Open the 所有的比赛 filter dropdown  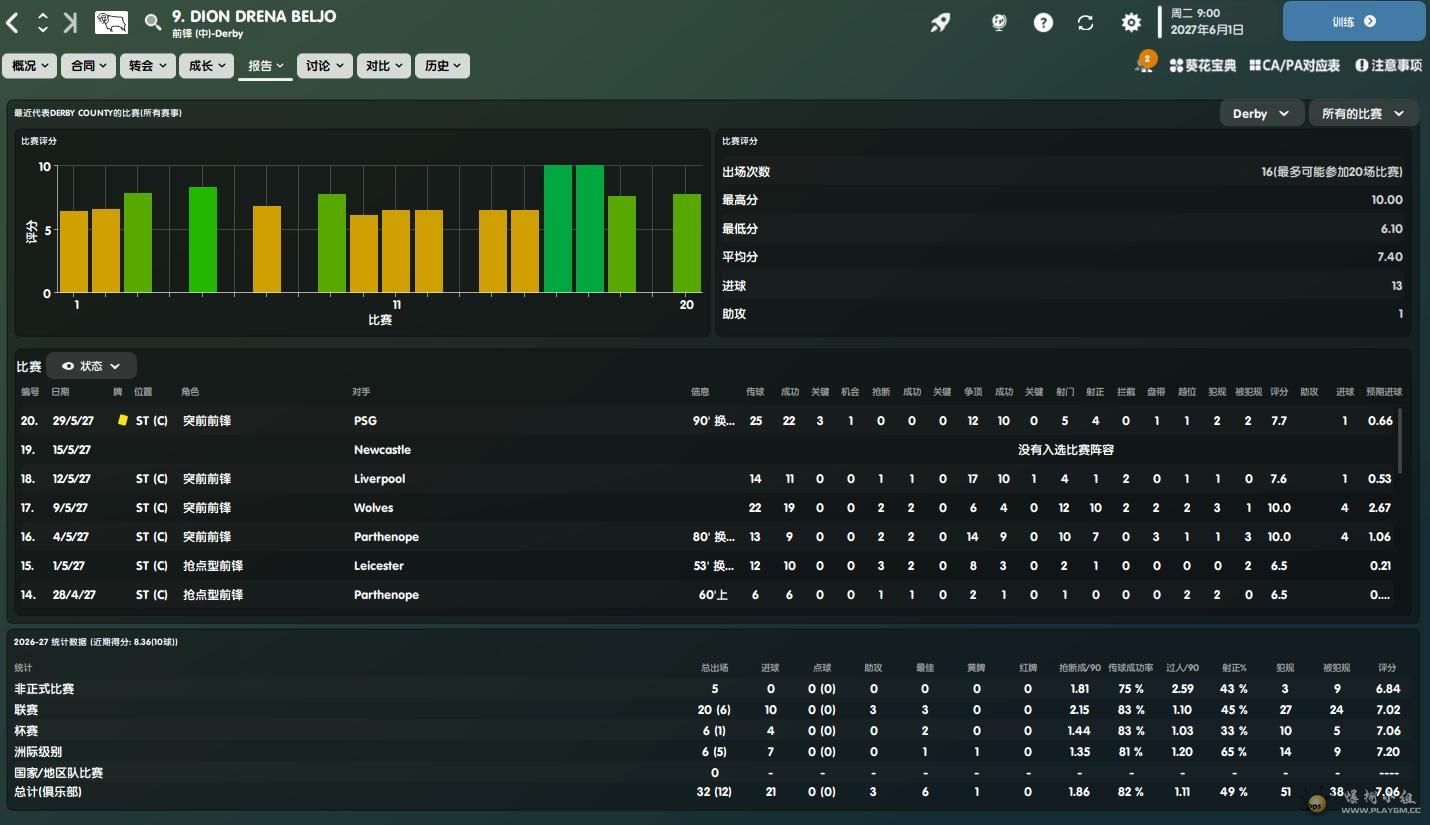pyautogui.click(x=1362, y=114)
